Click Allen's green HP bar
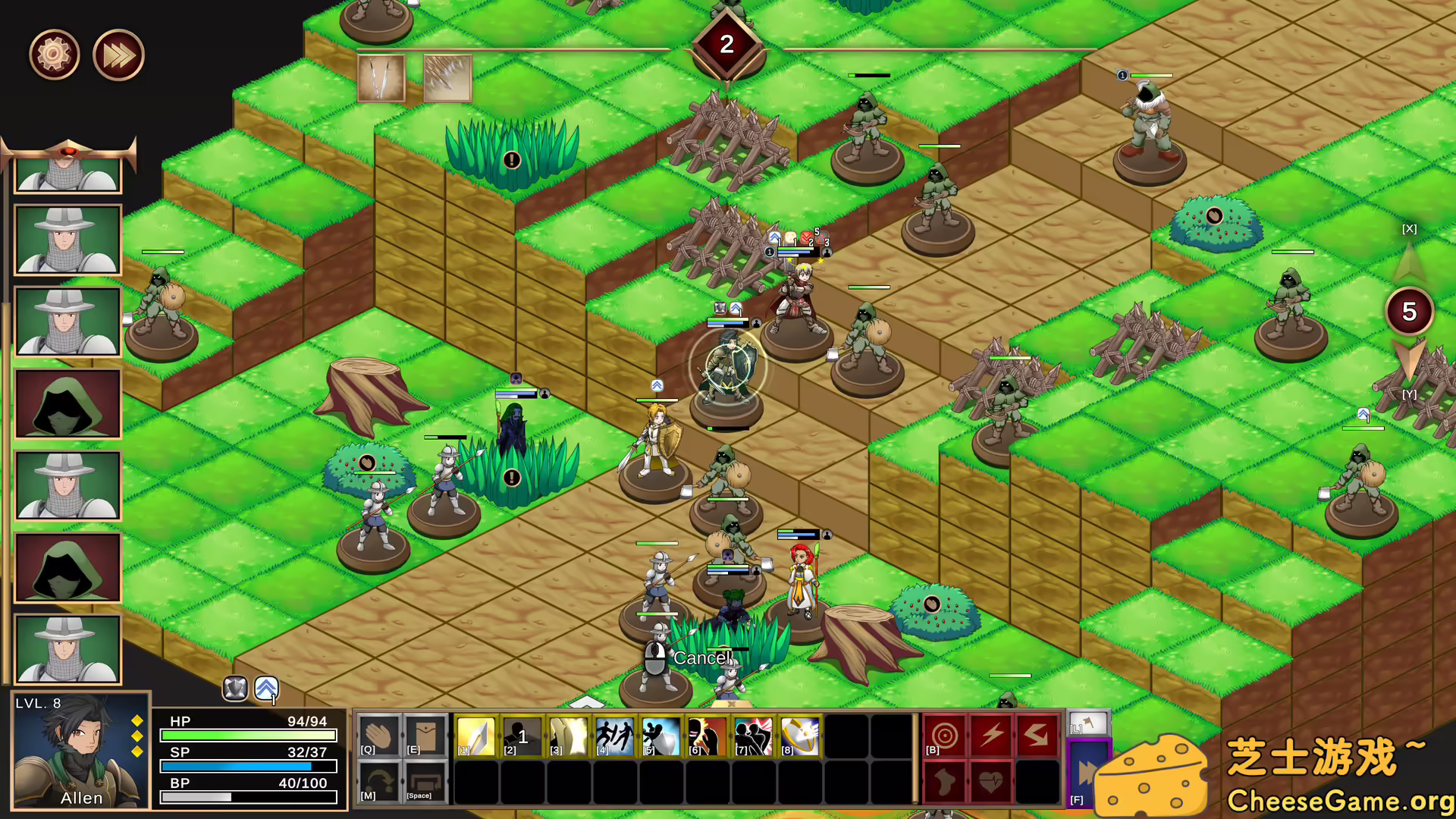Image resolution: width=1456 pixels, height=819 pixels. coord(246,734)
